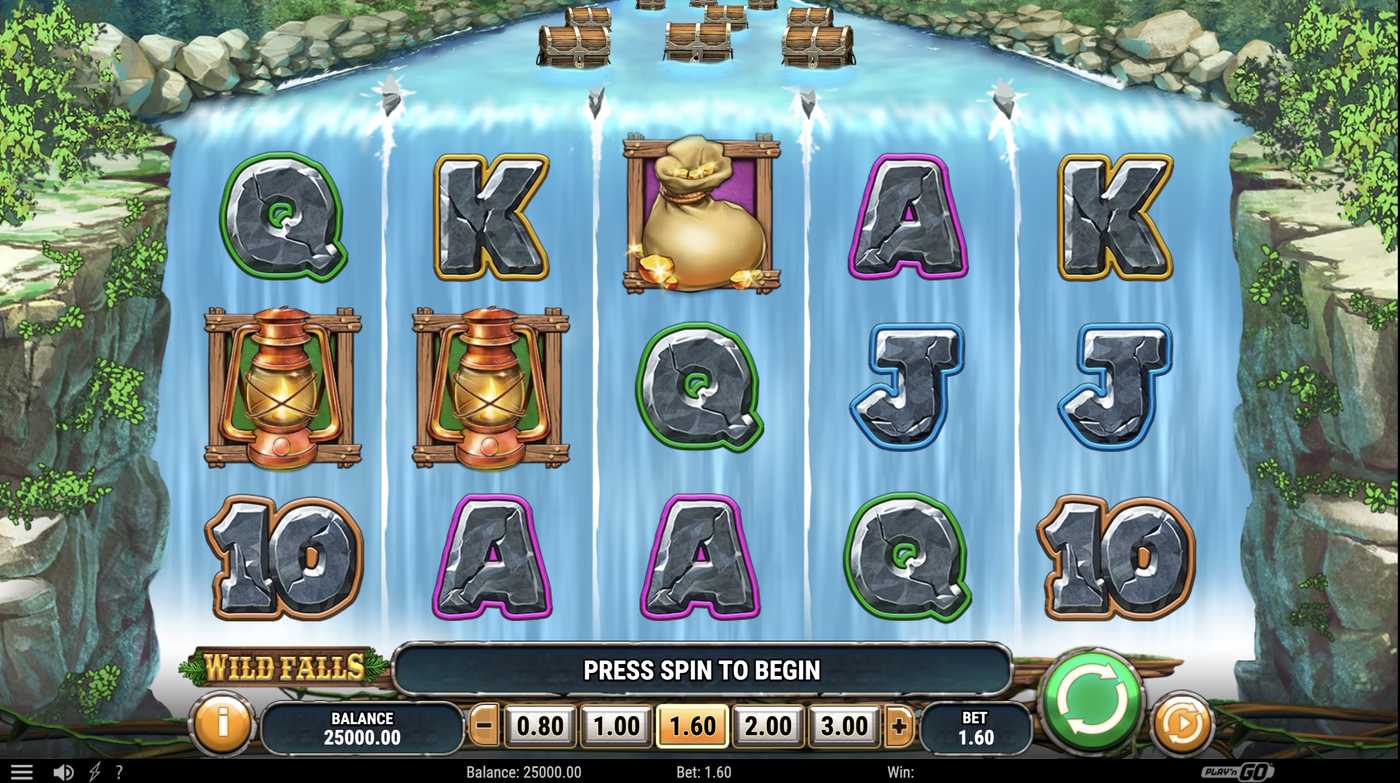The image size is (1400, 783).
Task: Click the Balance display showing 25000.00
Action: tap(361, 726)
